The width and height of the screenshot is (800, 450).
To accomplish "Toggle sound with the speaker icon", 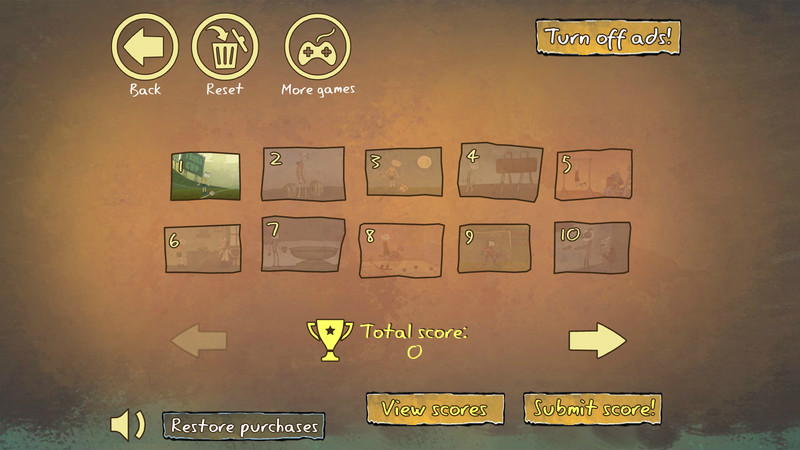I will point(127,425).
